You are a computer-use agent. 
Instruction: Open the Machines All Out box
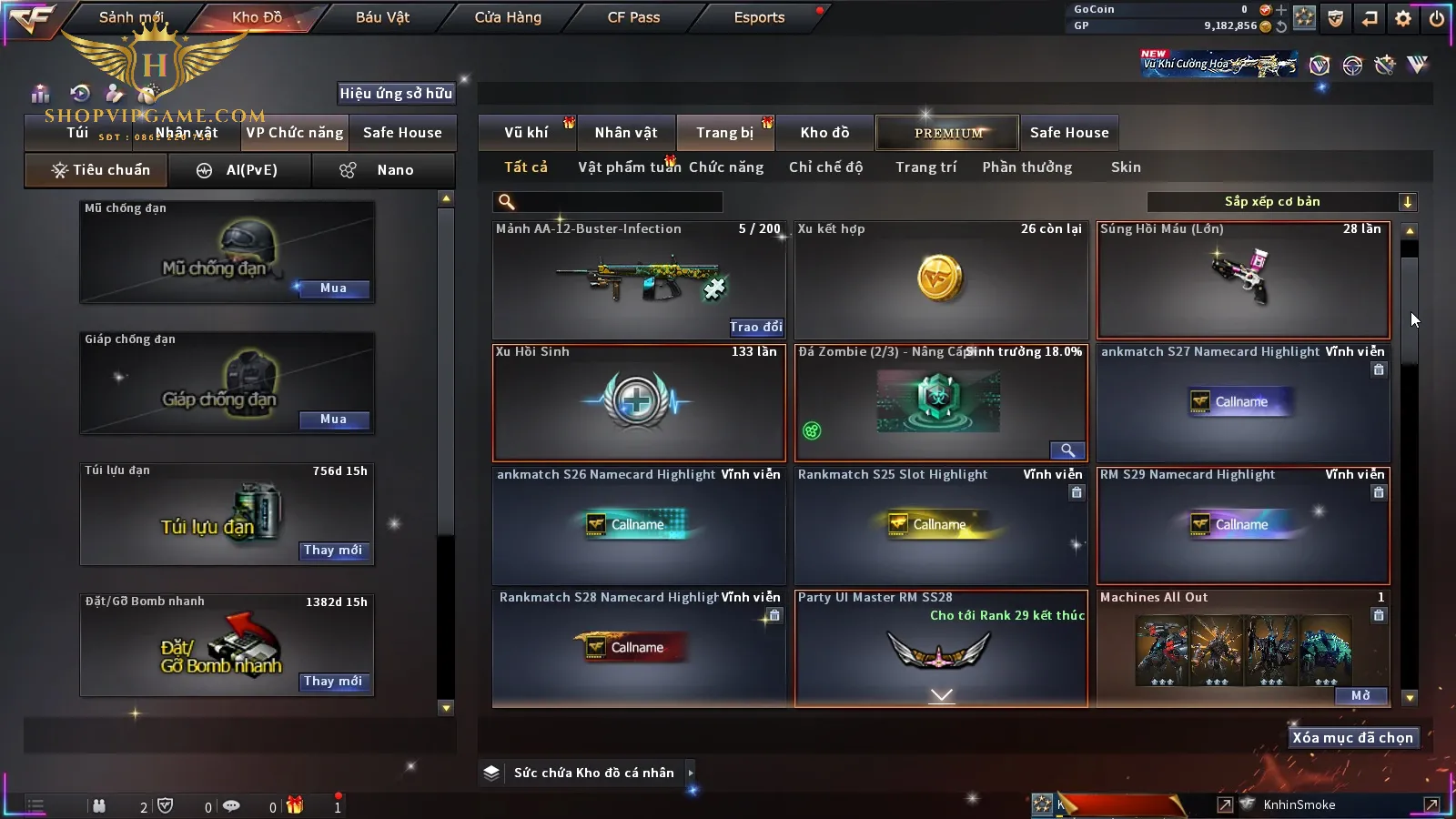coord(1360,696)
